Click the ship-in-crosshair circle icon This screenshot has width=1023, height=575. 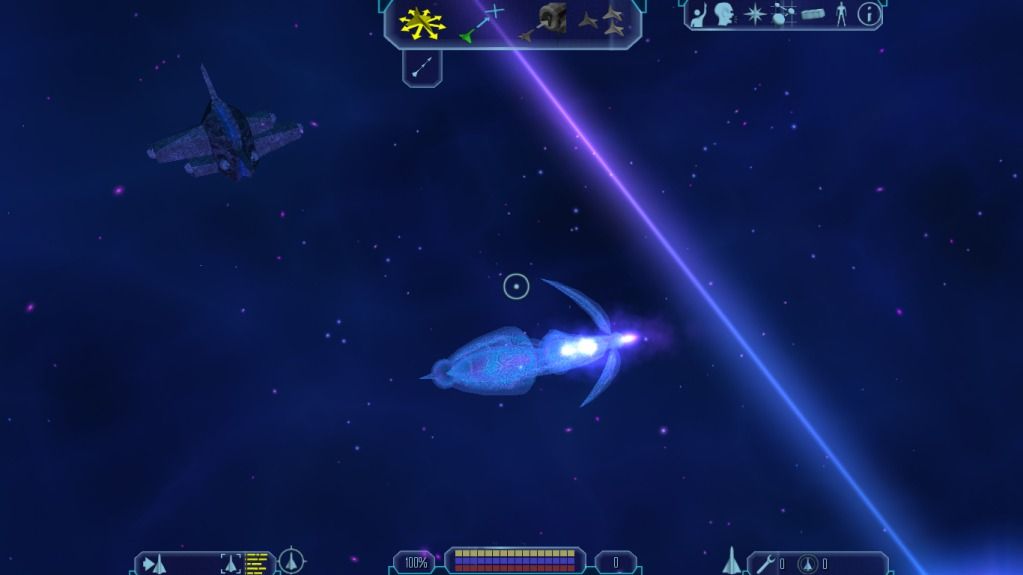pos(291,561)
